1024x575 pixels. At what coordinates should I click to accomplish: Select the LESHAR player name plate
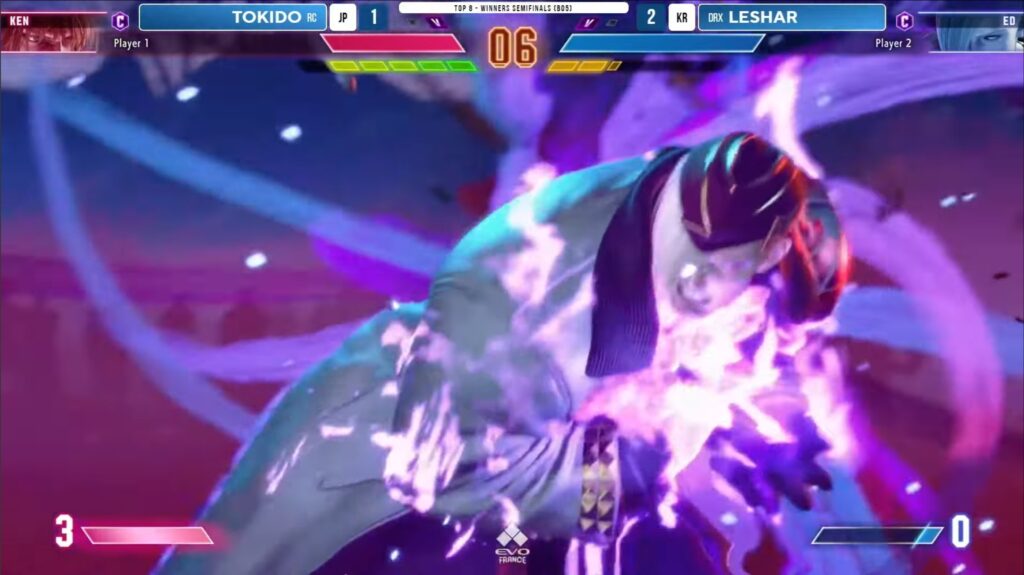pos(791,17)
